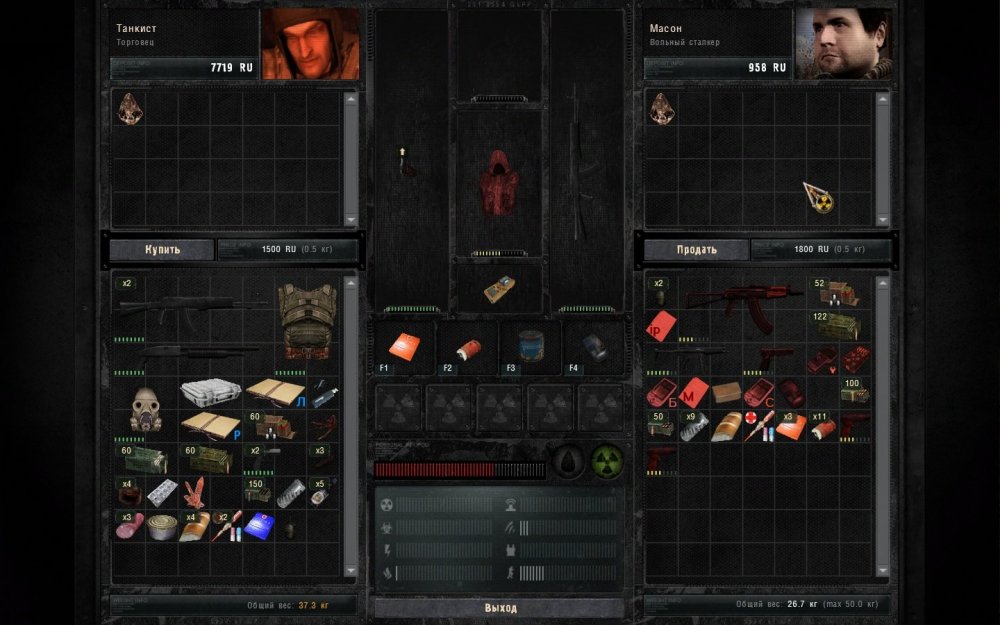
Task: Select the F1 quick slot orange item
Action: (x=402, y=346)
